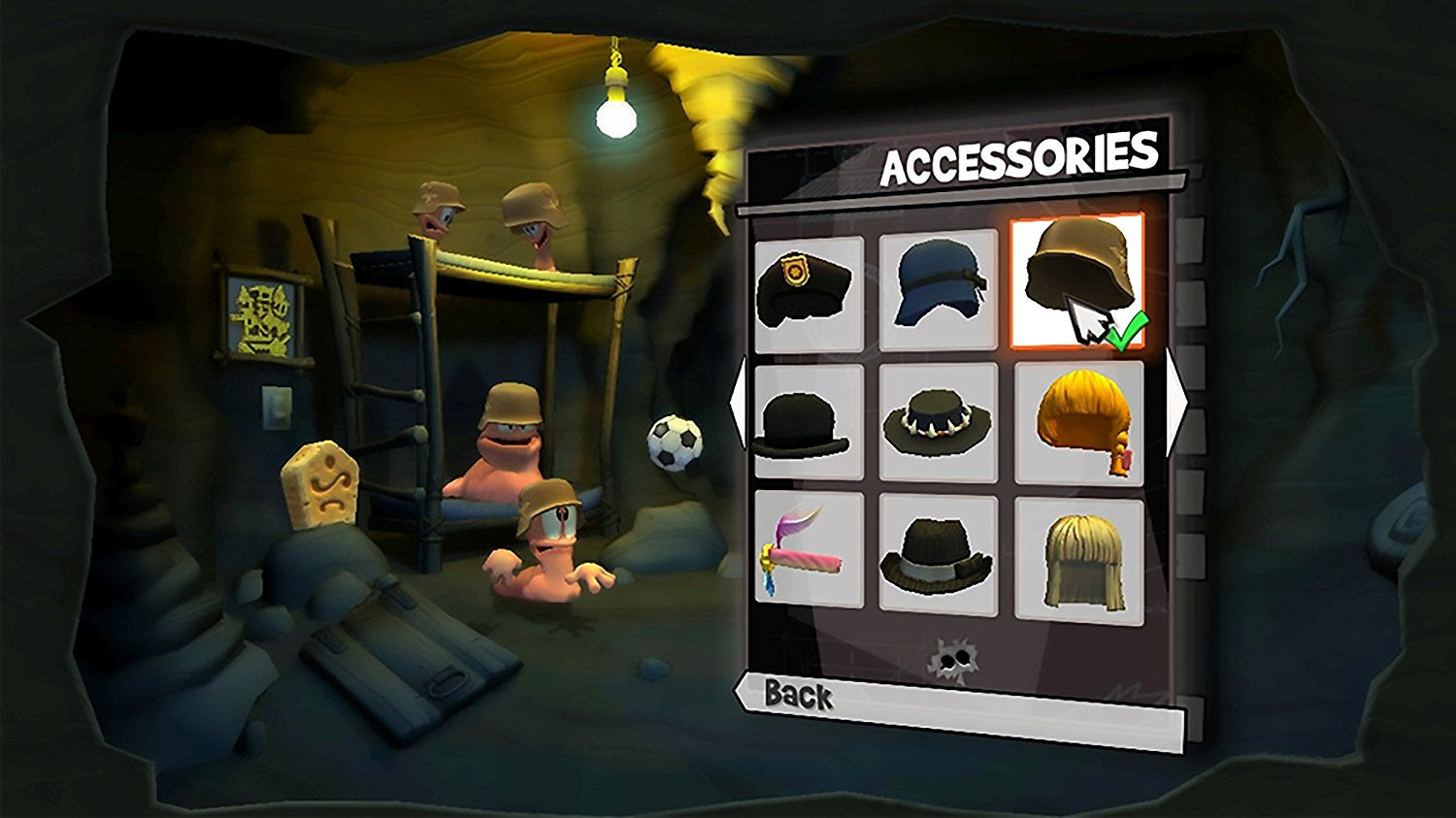Select the black police cap accessory
The width and height of the screenshot is (1456, 818).
click(808, 292)
